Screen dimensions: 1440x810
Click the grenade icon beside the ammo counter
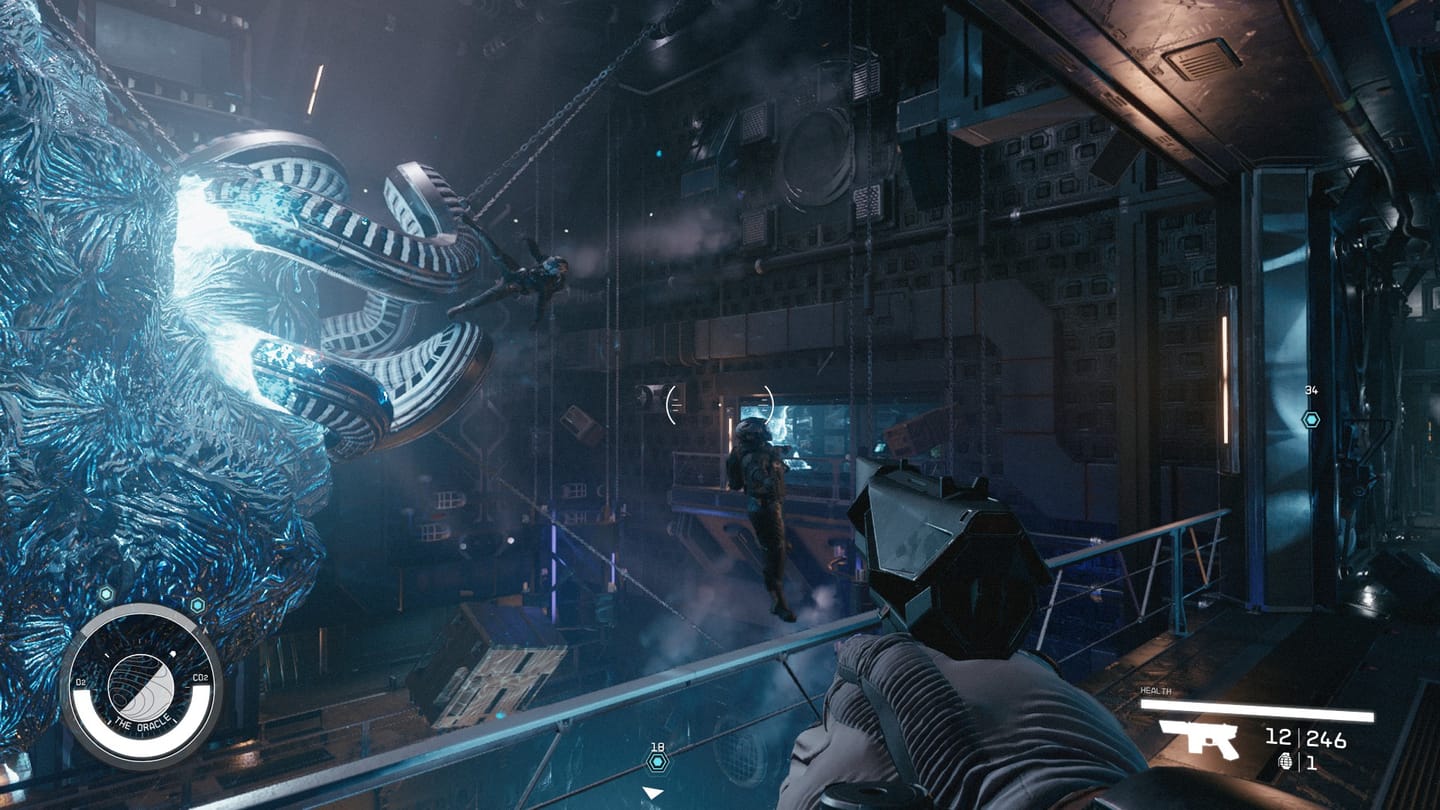click(1286, 762)
